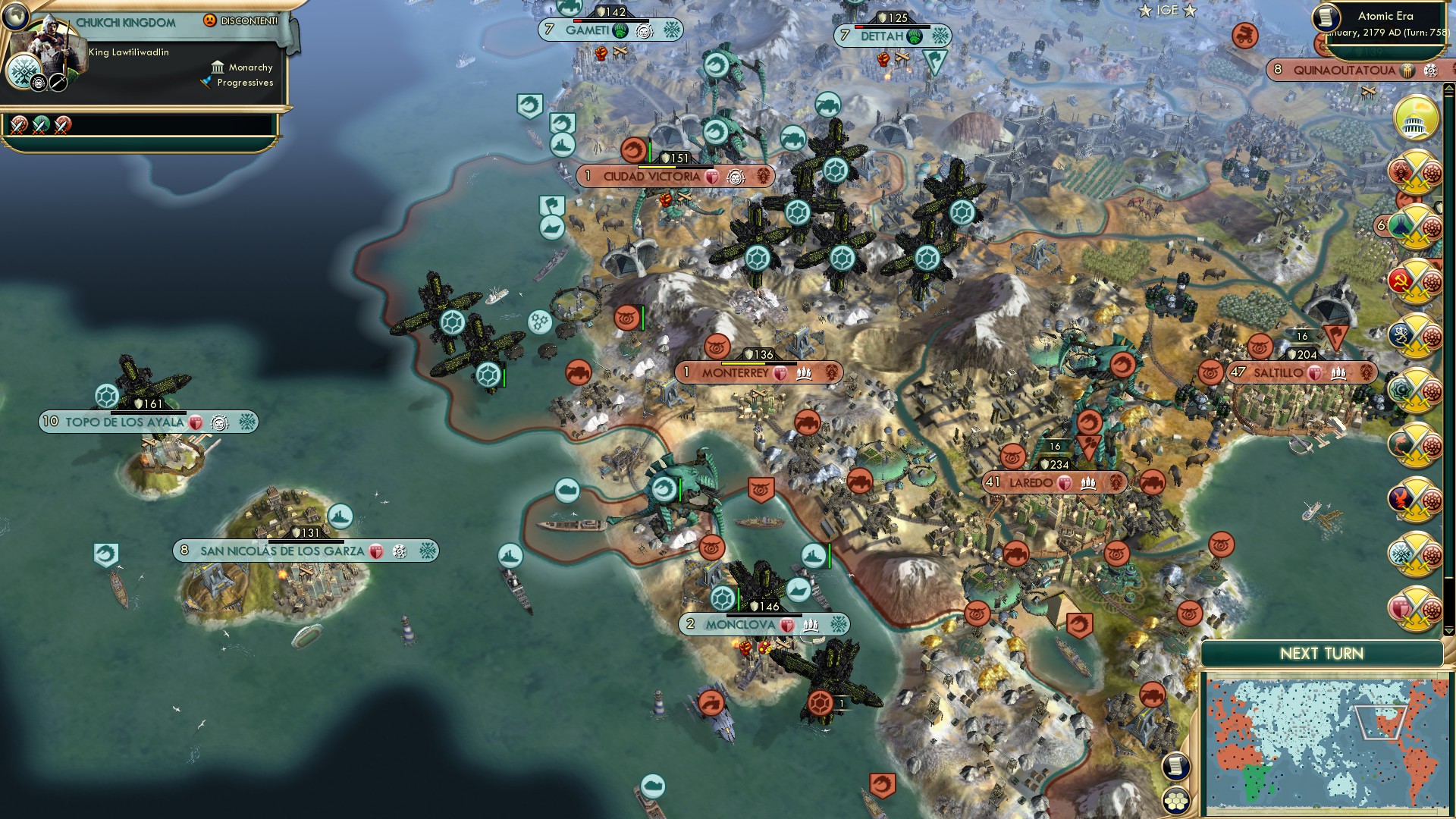Image resolution: width=1456 pixels, height=819 pixels.
Task: Open the IGE editor label
Action: pos(1166,11)
